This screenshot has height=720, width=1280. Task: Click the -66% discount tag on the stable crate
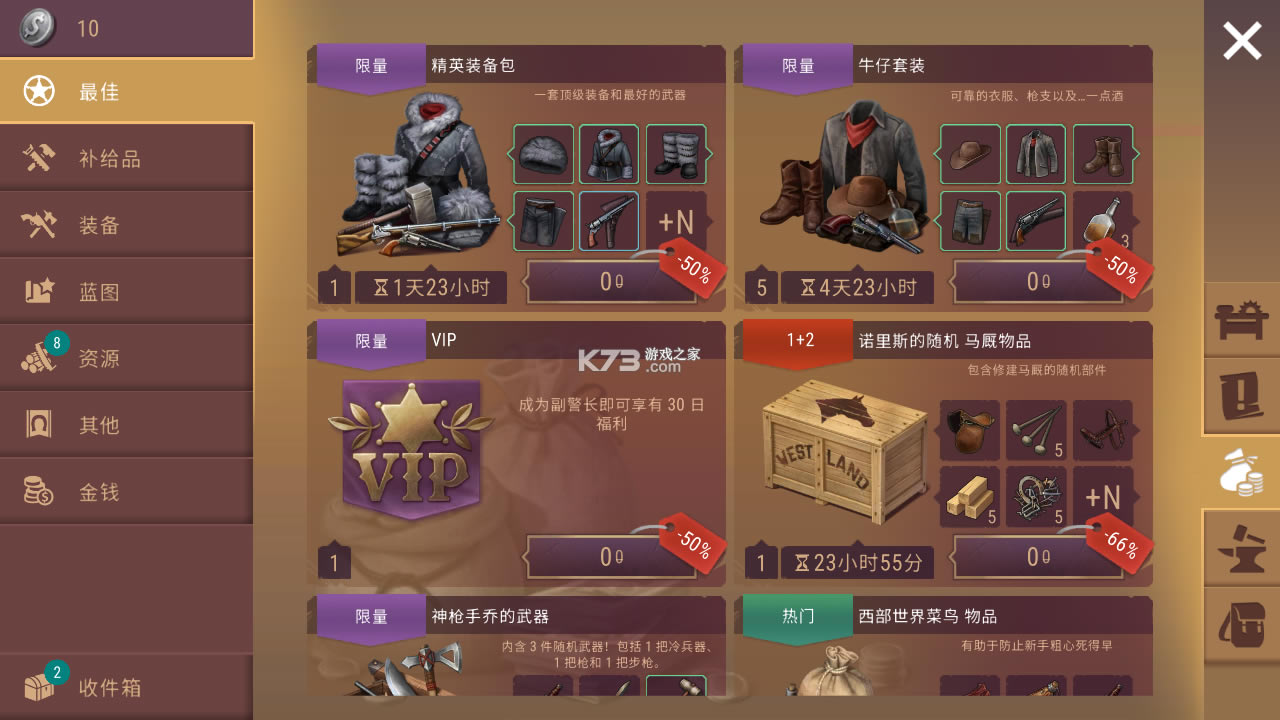pos(1122,541)
